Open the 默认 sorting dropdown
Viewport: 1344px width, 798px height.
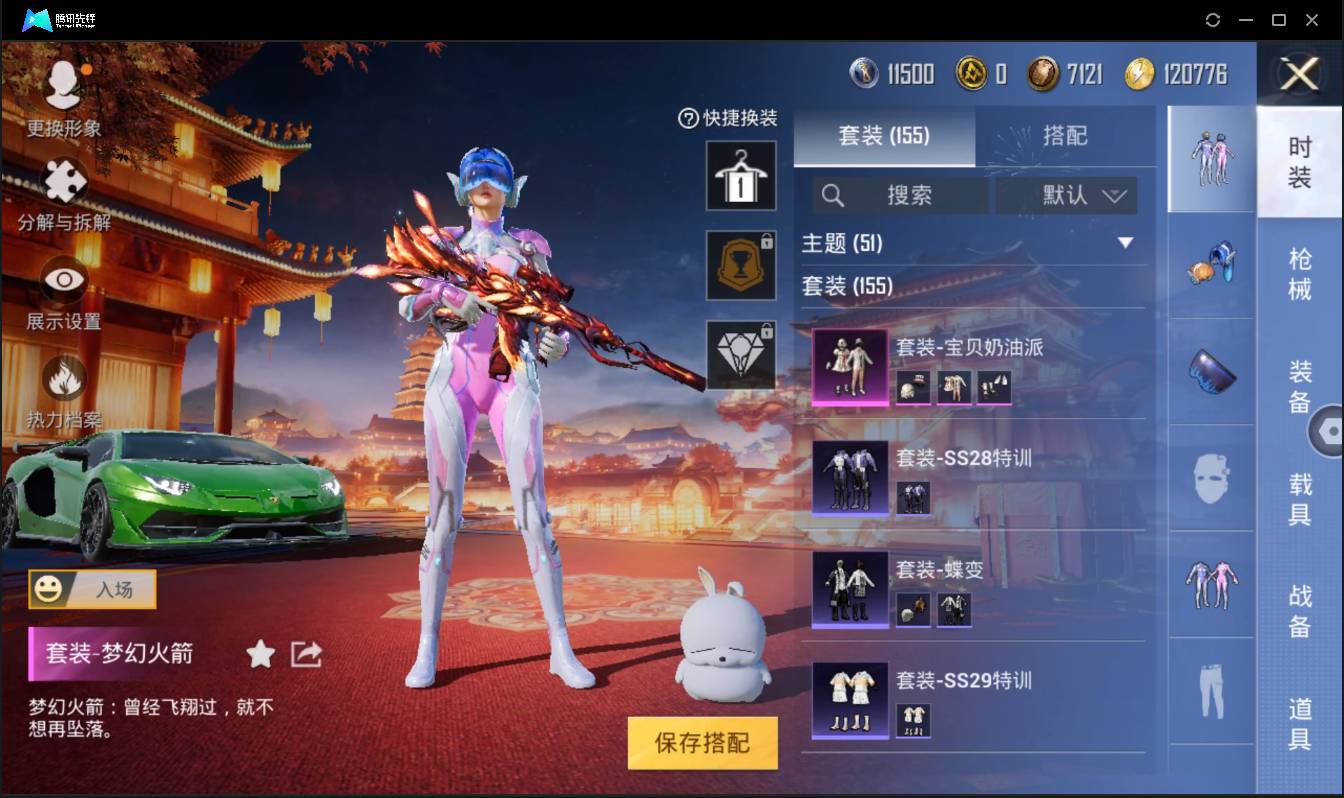tap(1066, 196)
